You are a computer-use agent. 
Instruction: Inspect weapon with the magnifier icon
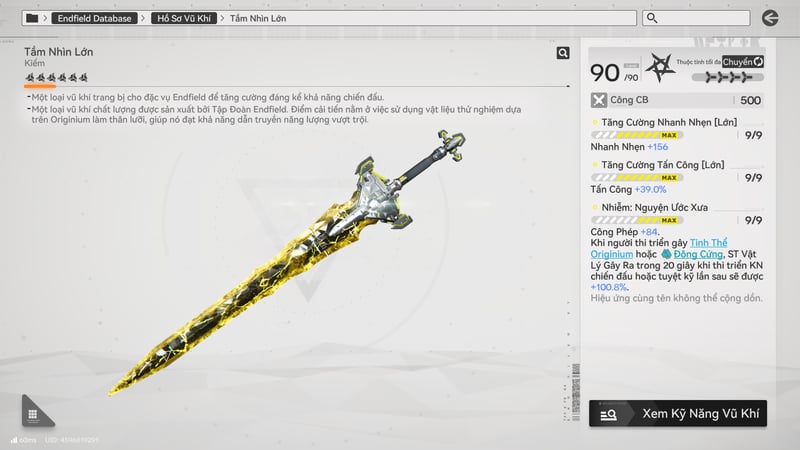click(563, 53)
